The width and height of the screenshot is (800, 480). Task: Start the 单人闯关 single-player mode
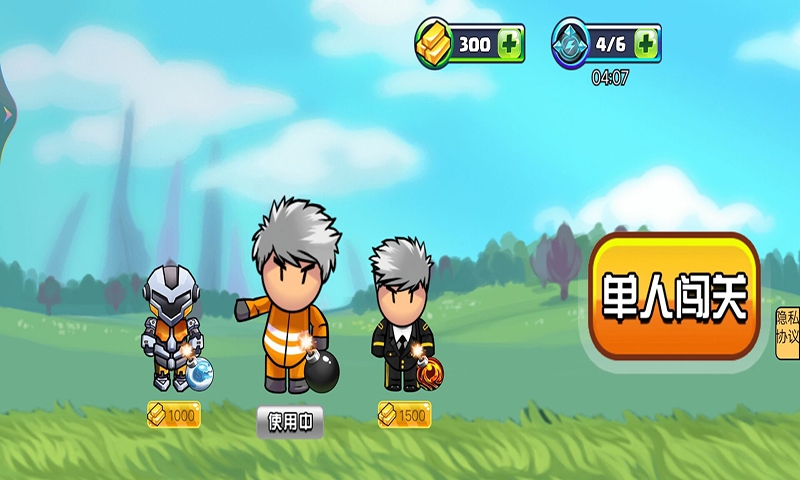[x=674, y=297]
